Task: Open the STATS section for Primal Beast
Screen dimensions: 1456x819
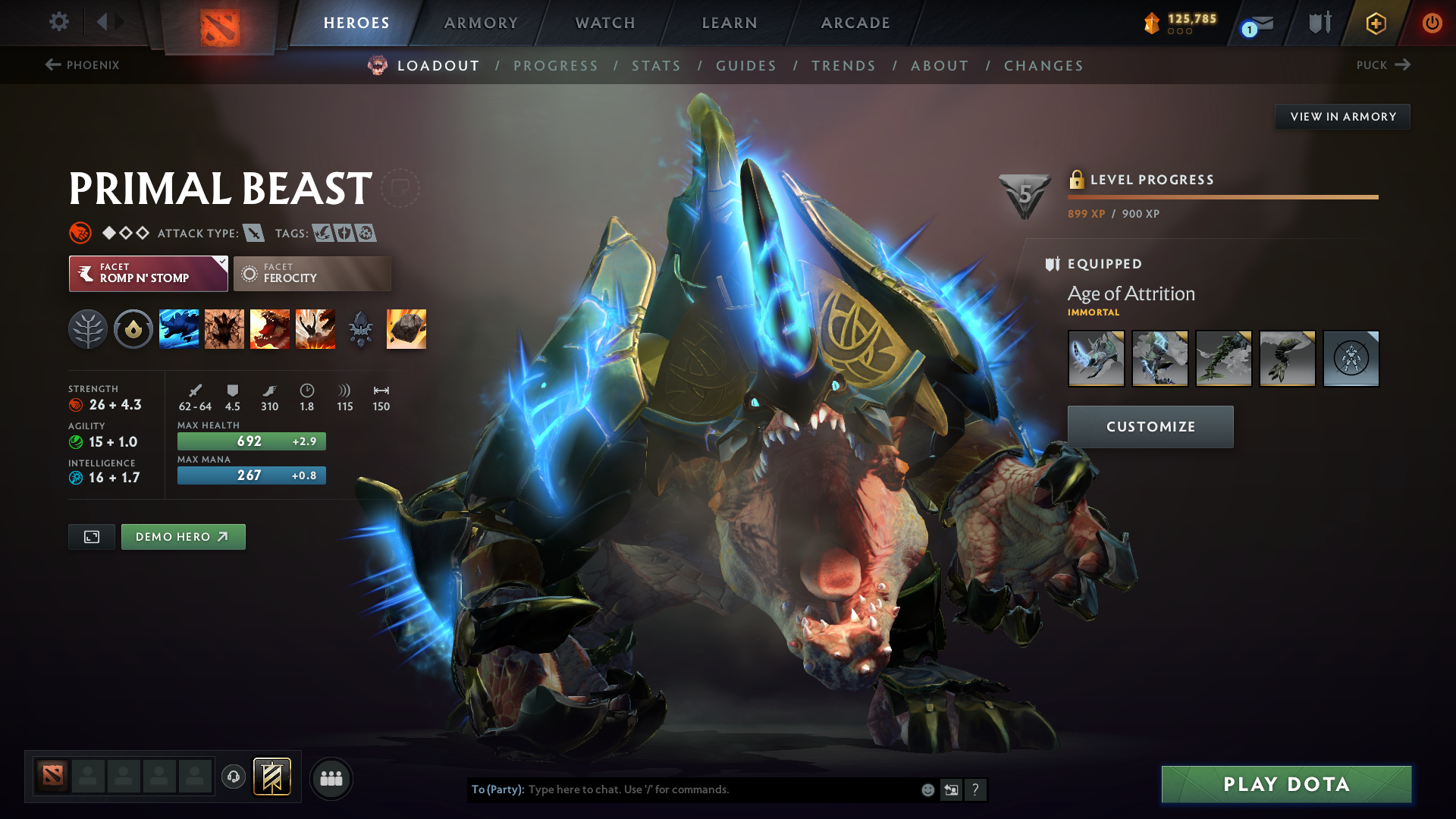Action: pos(656,65)
